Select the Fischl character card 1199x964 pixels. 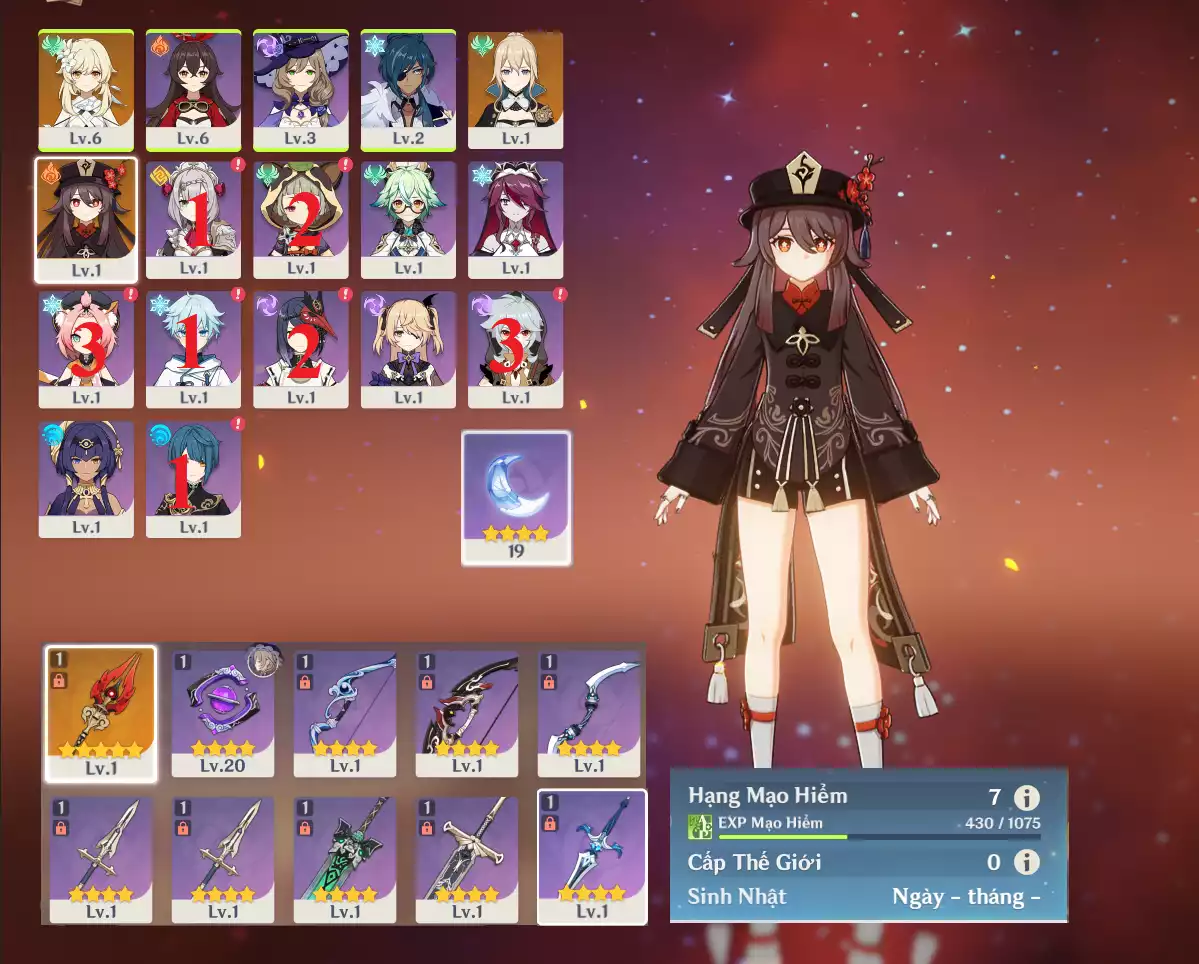tap(408, 349)
